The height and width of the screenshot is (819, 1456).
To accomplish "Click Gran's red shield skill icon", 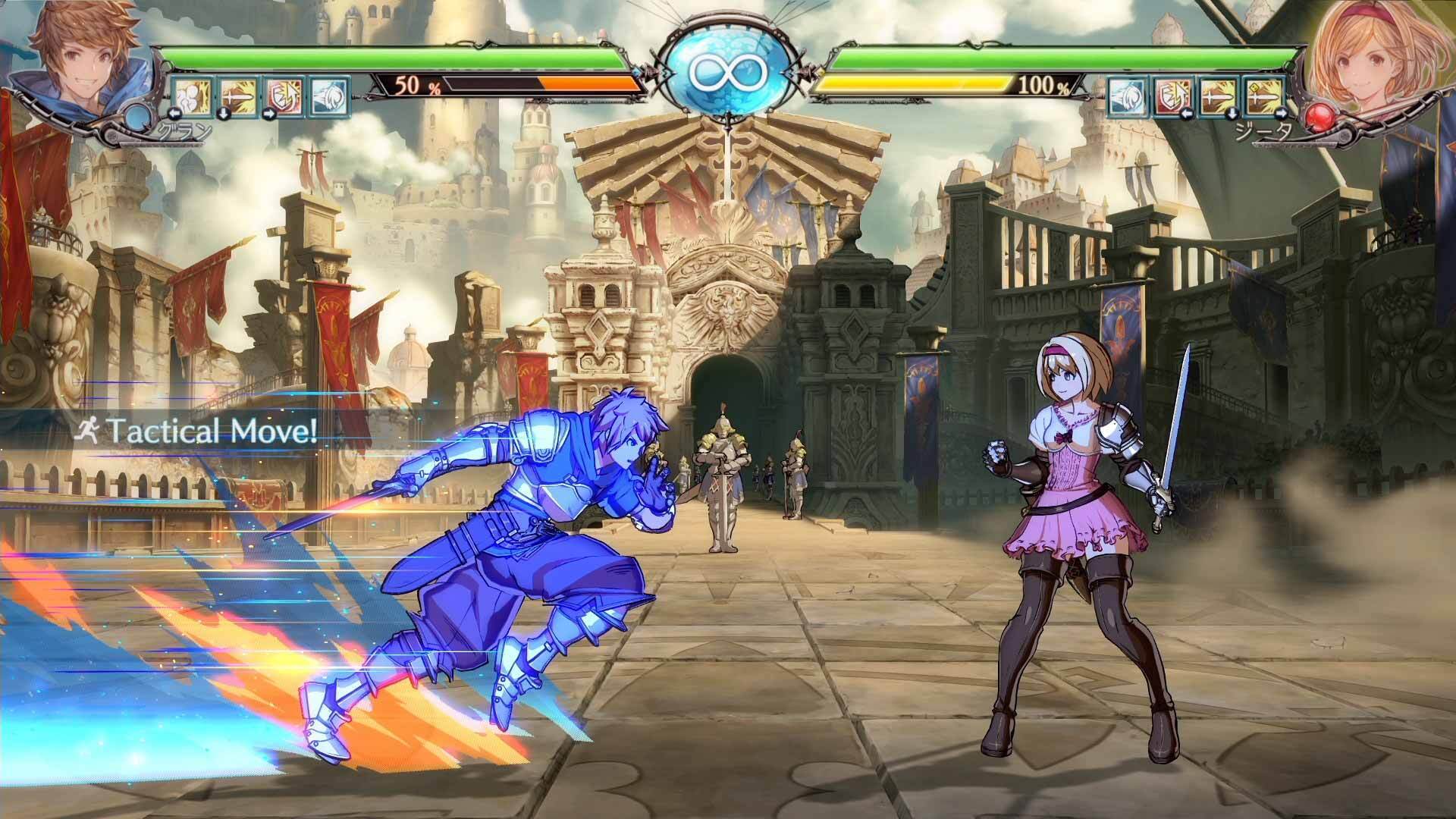I will [284, 96].
